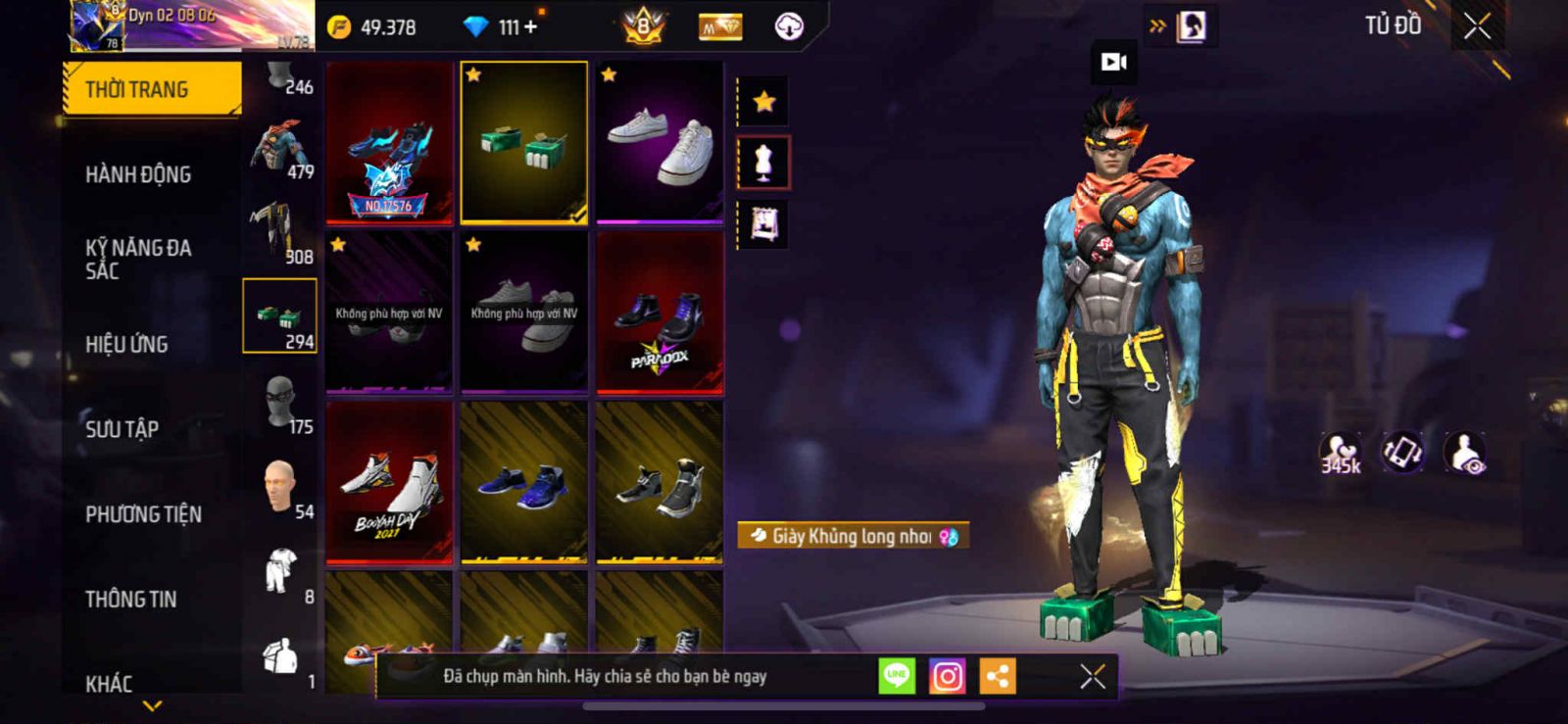Select the green dinosaur shoes item
The width and height of the screenshot is (1568, 724).
(524, 142)
